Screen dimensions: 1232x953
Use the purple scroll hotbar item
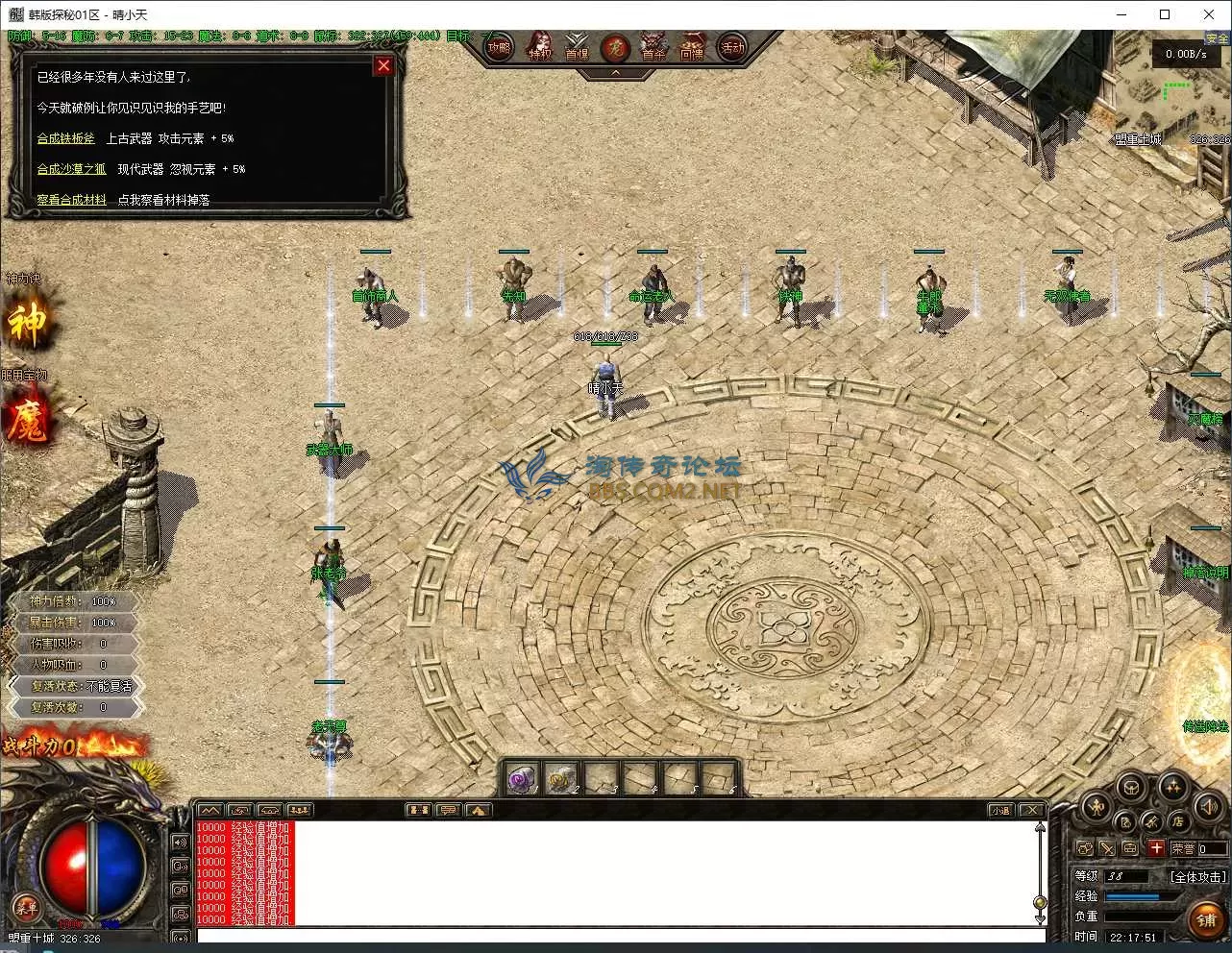(523, 778)
